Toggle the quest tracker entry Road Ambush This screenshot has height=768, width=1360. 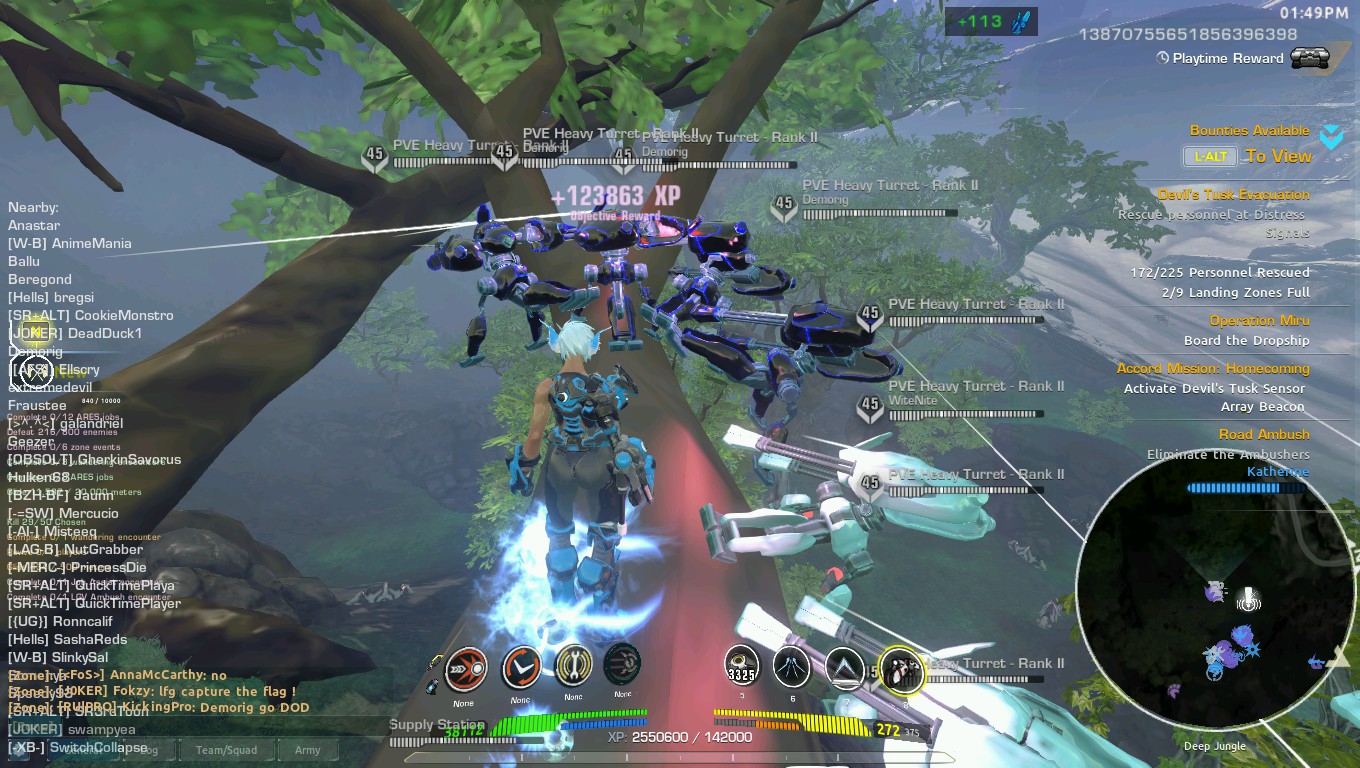1266,434
